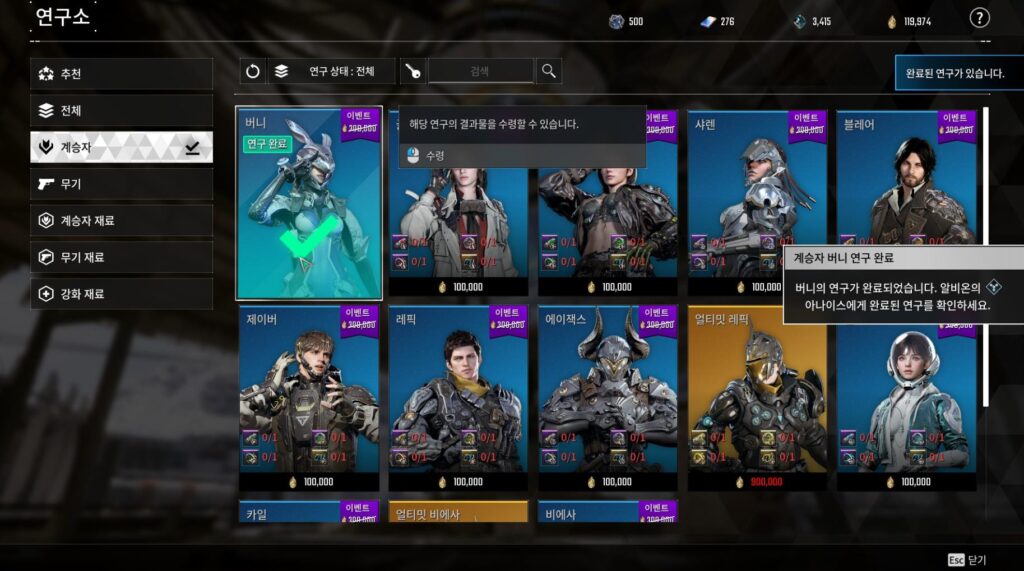This screenshot has width=1024, height=571.
Task: Choose the 강화 재료 category
Action: pyautogui.click(x=121, y=294)
